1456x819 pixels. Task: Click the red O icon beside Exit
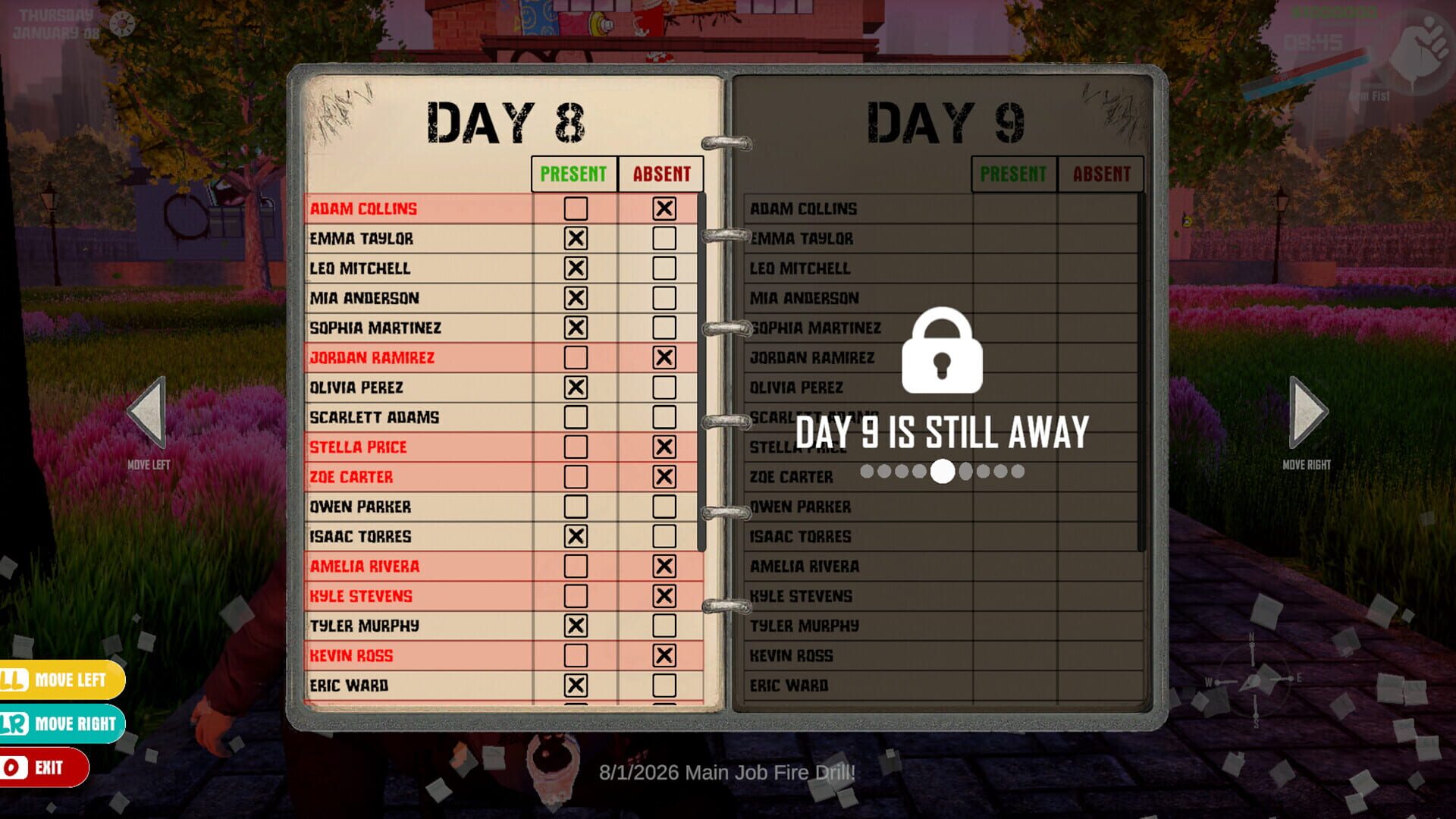coord(11,767)
